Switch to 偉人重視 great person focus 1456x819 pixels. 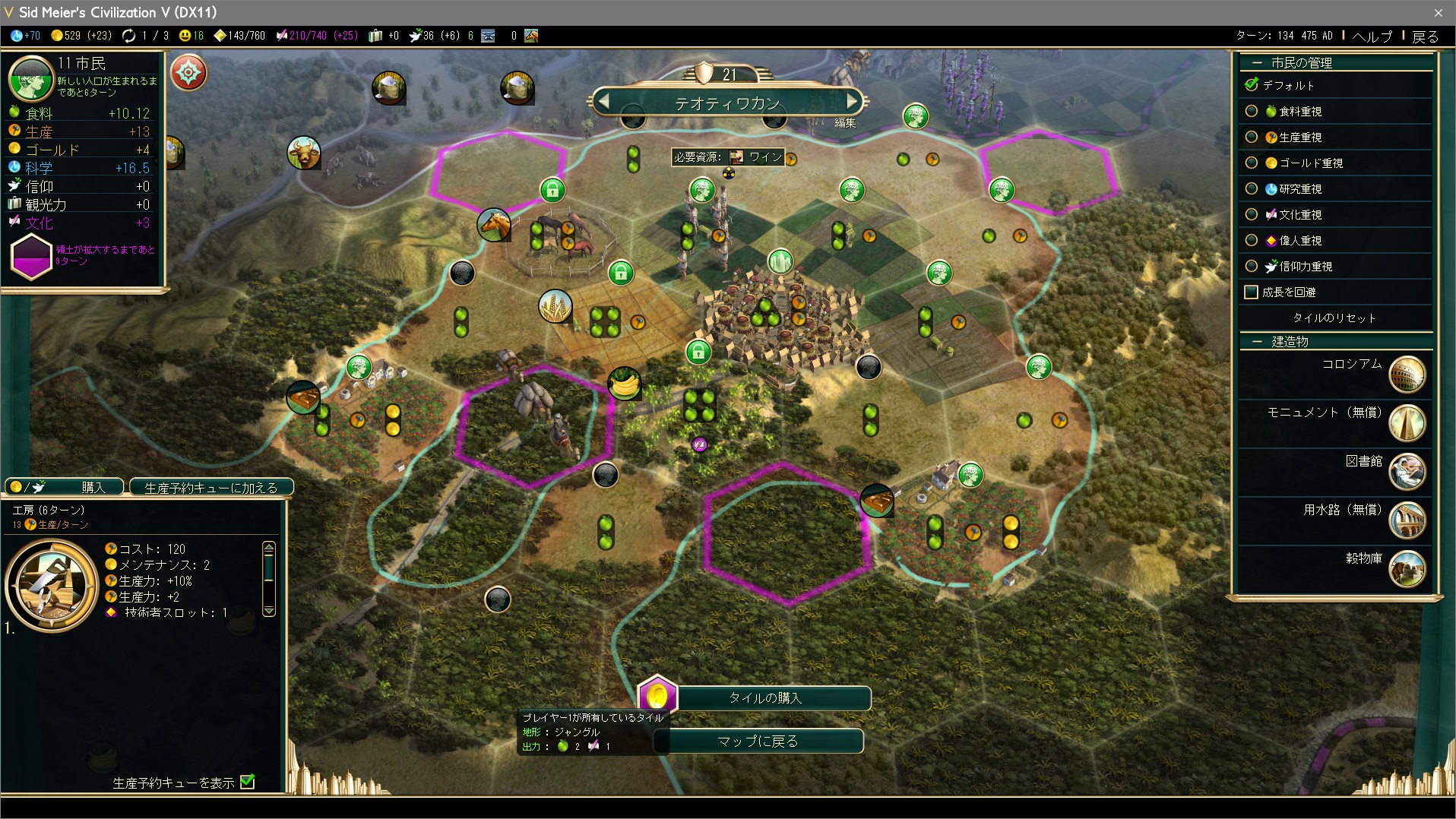click(1252, 241)
